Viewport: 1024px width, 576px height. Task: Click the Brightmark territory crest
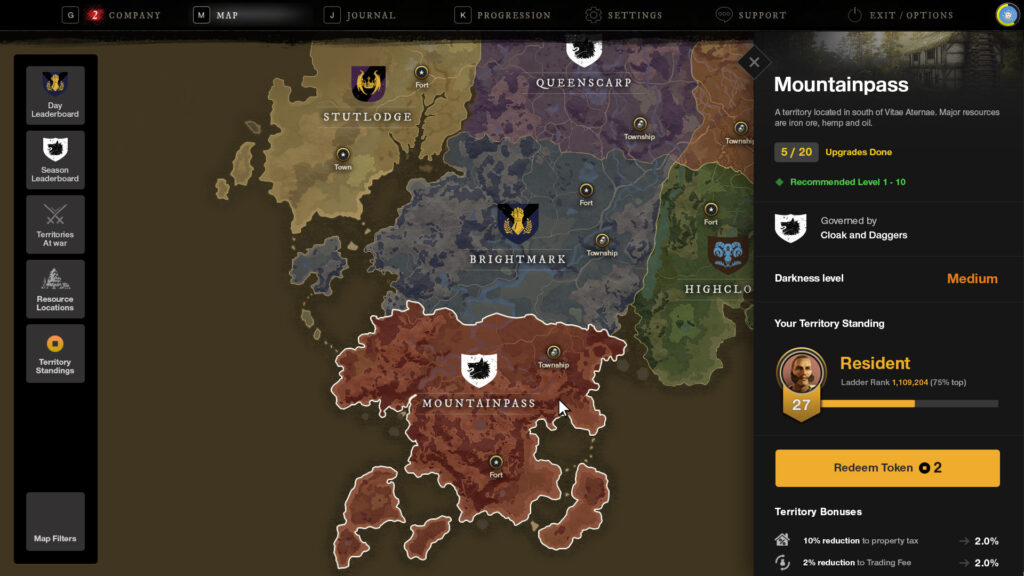(x=518, y=223)
